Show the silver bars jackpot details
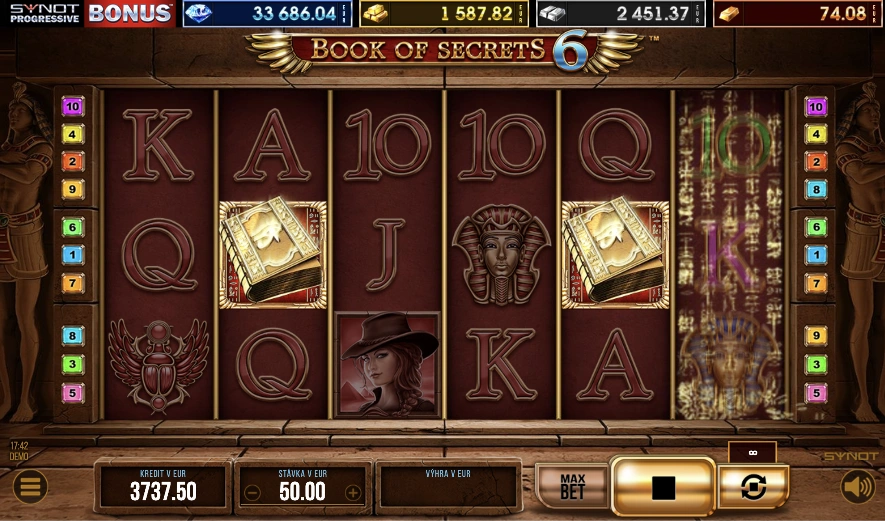885x521 pixels. coord(620,14)
